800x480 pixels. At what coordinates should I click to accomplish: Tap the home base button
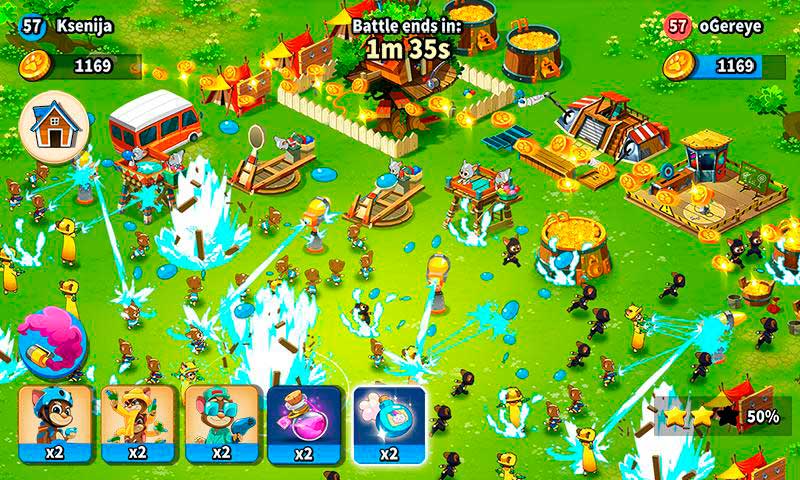54,128
